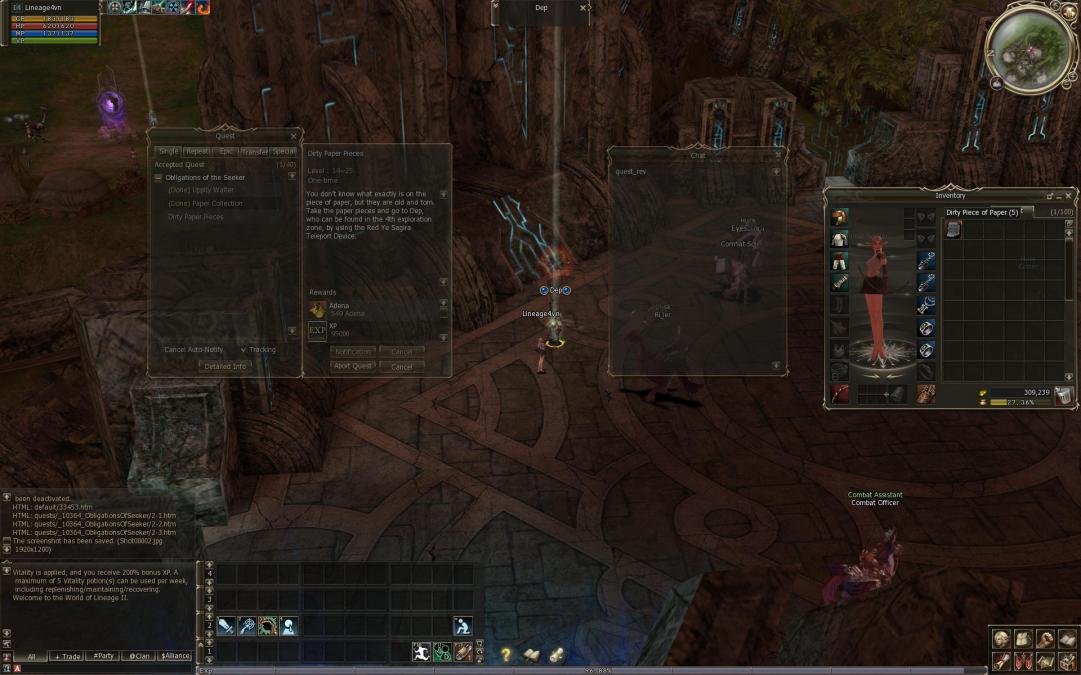Viewport: 1081px width, 675px height.
Task: Open the help question mark icon
Action: (506, 655)
